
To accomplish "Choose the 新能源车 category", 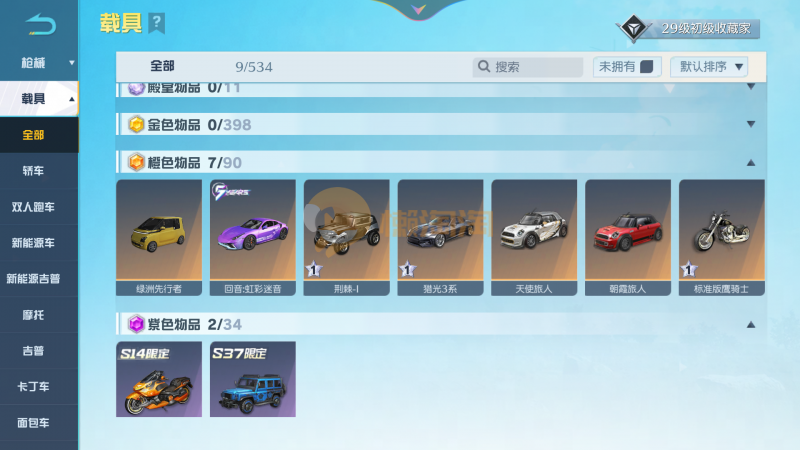I will tap(34, 243).
